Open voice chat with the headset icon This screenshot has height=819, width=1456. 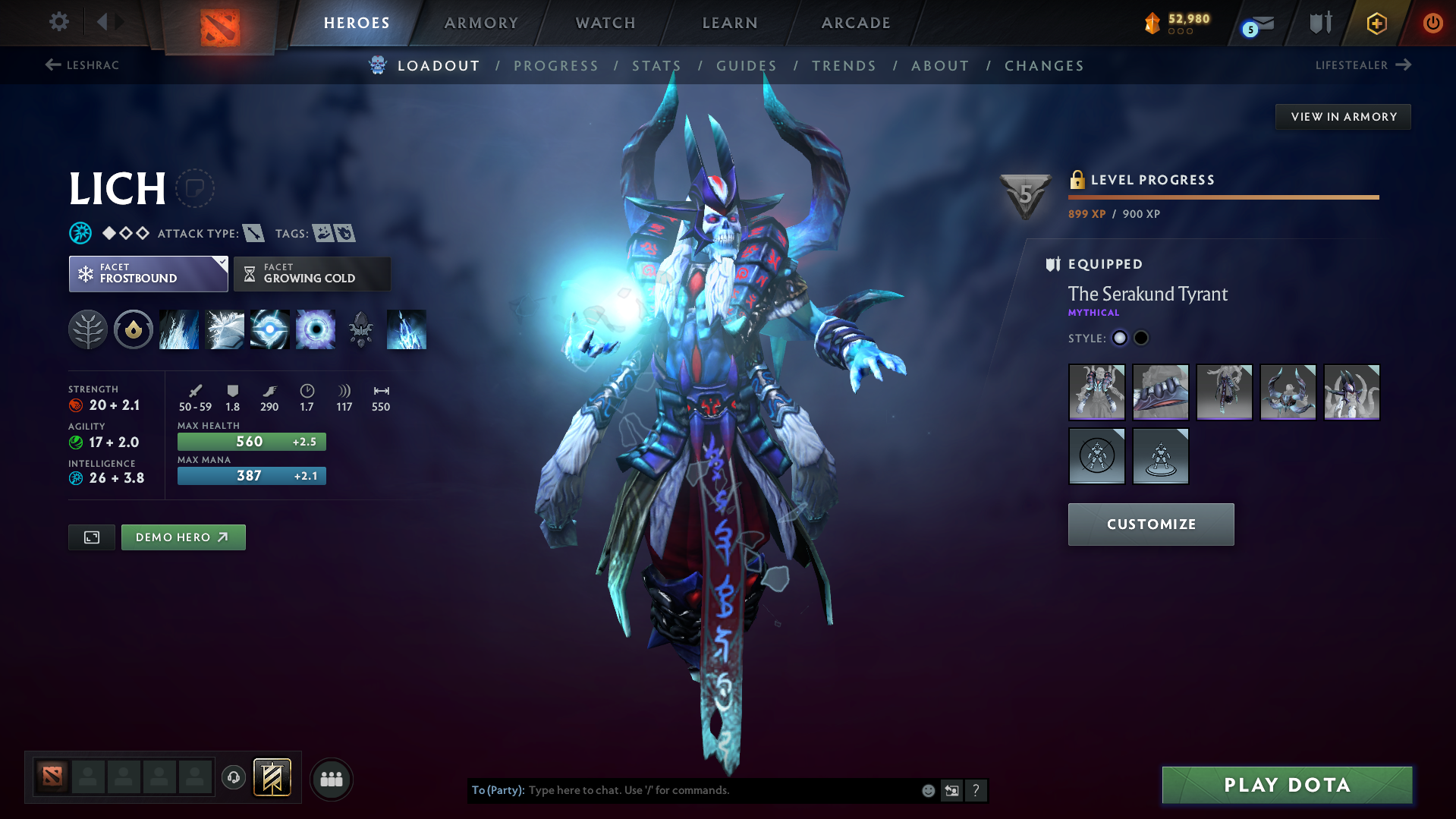234,779
